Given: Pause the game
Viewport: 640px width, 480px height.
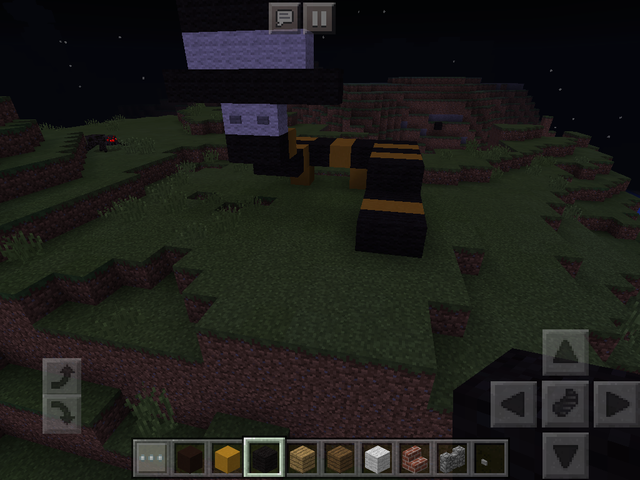Looking at the screenshot, I should pyautogui.click(x=318, y=17).
